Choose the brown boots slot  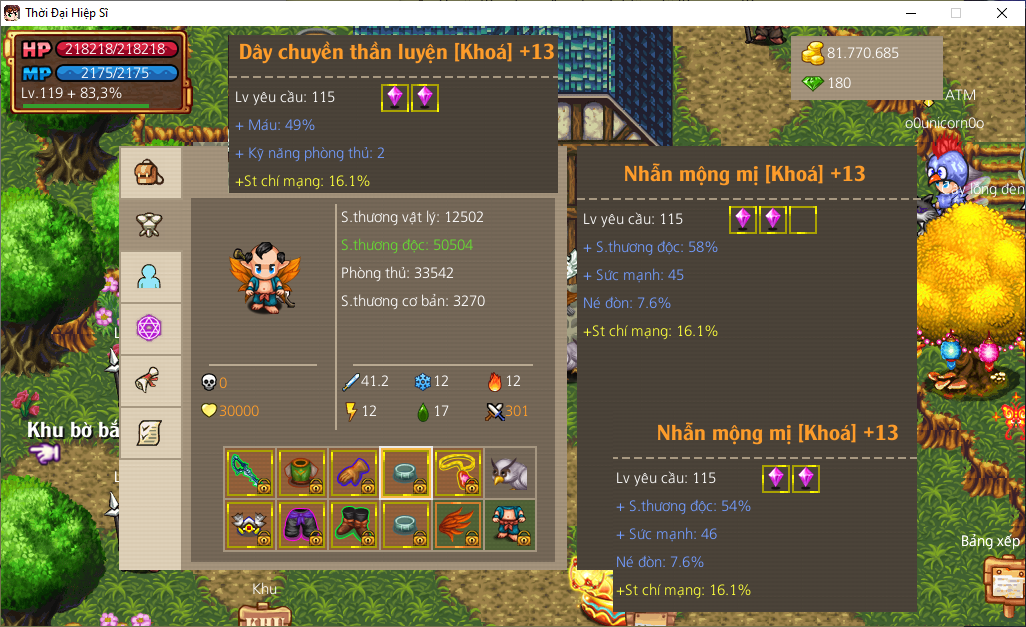(x=354, y=525)
